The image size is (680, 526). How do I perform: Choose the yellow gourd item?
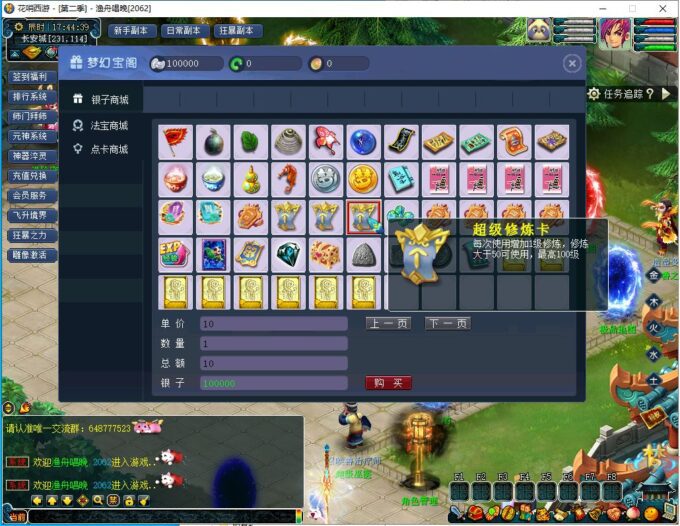(252, 179)
